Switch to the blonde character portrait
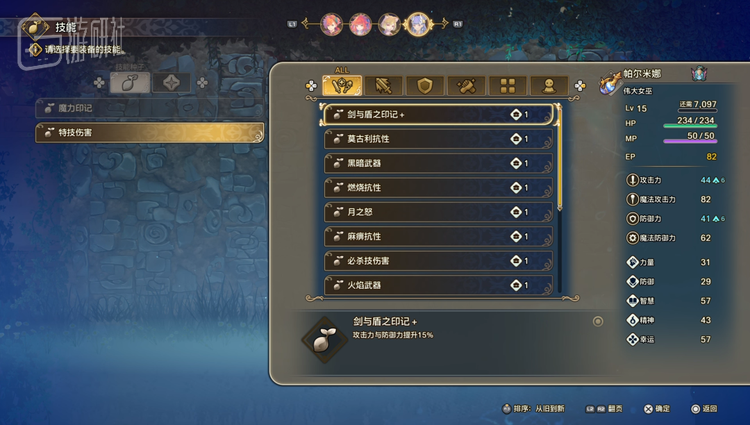The width and height of the screenshot is (750, 425). click(x=389, y=23)
